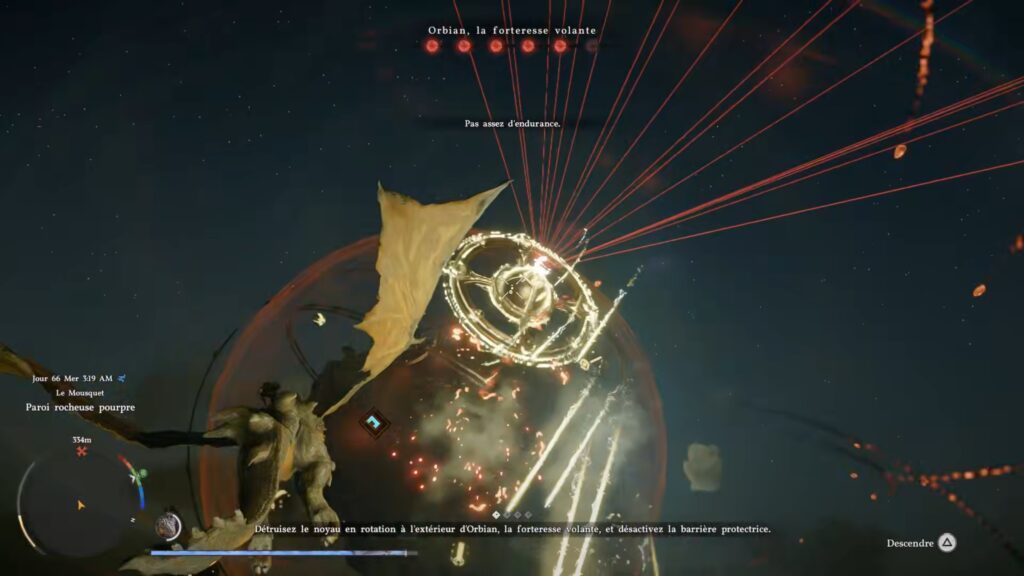
Task: Open the objective text about Orbian's rotating core
Action: 512,529
